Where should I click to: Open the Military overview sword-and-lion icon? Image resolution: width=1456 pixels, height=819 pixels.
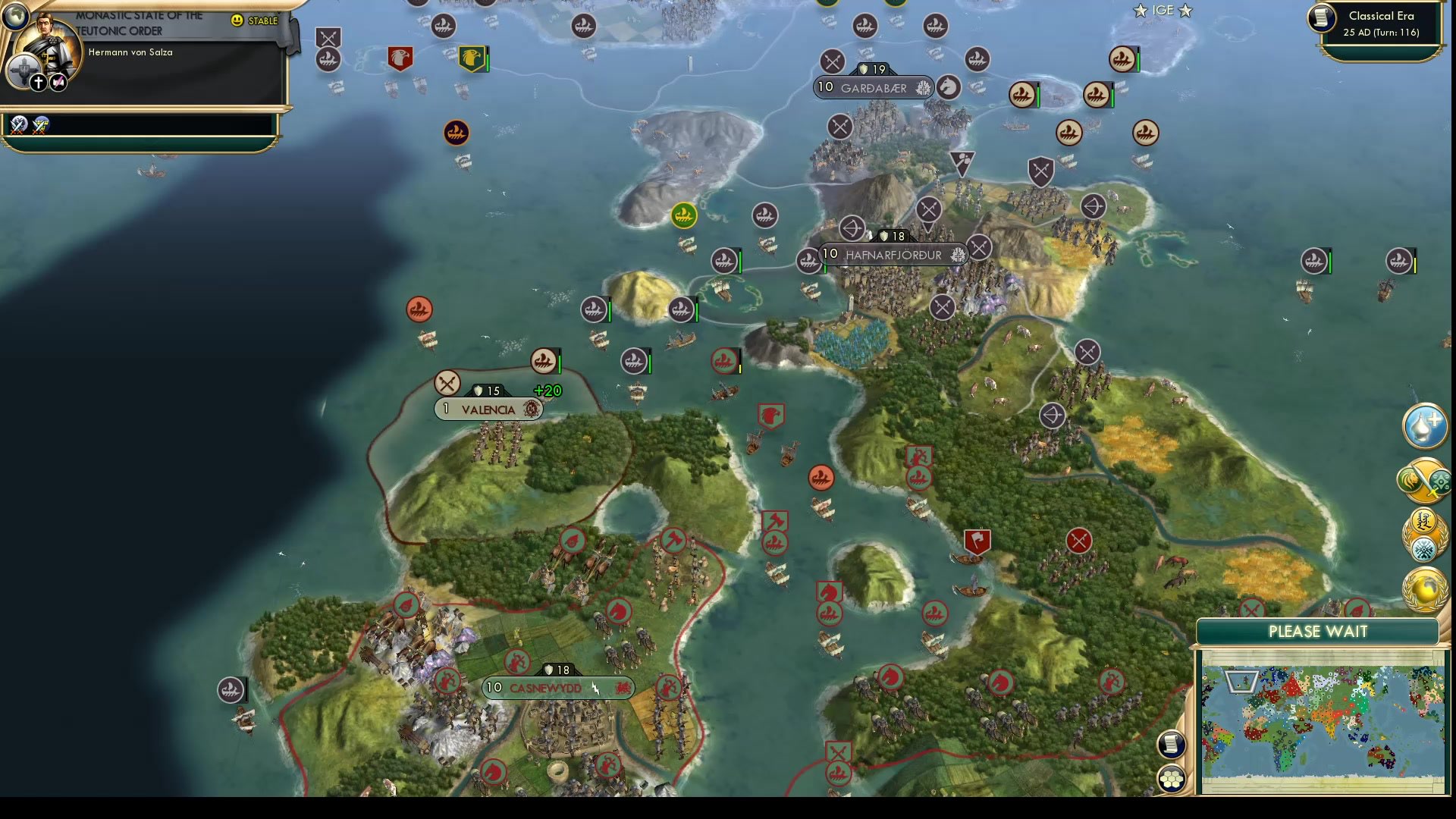pos(1423,481)
